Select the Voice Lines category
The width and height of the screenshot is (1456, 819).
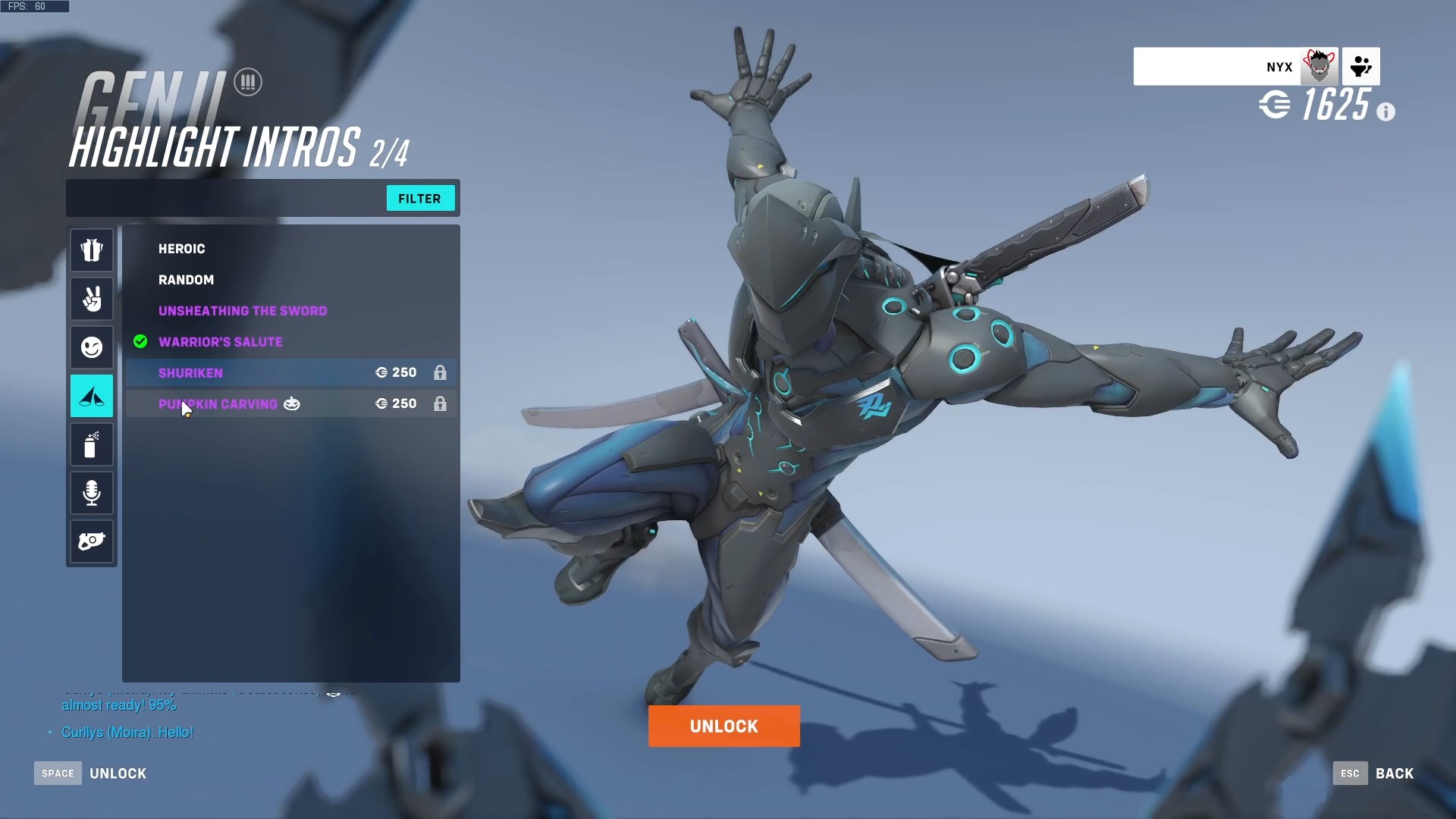[x=91, y=493]
